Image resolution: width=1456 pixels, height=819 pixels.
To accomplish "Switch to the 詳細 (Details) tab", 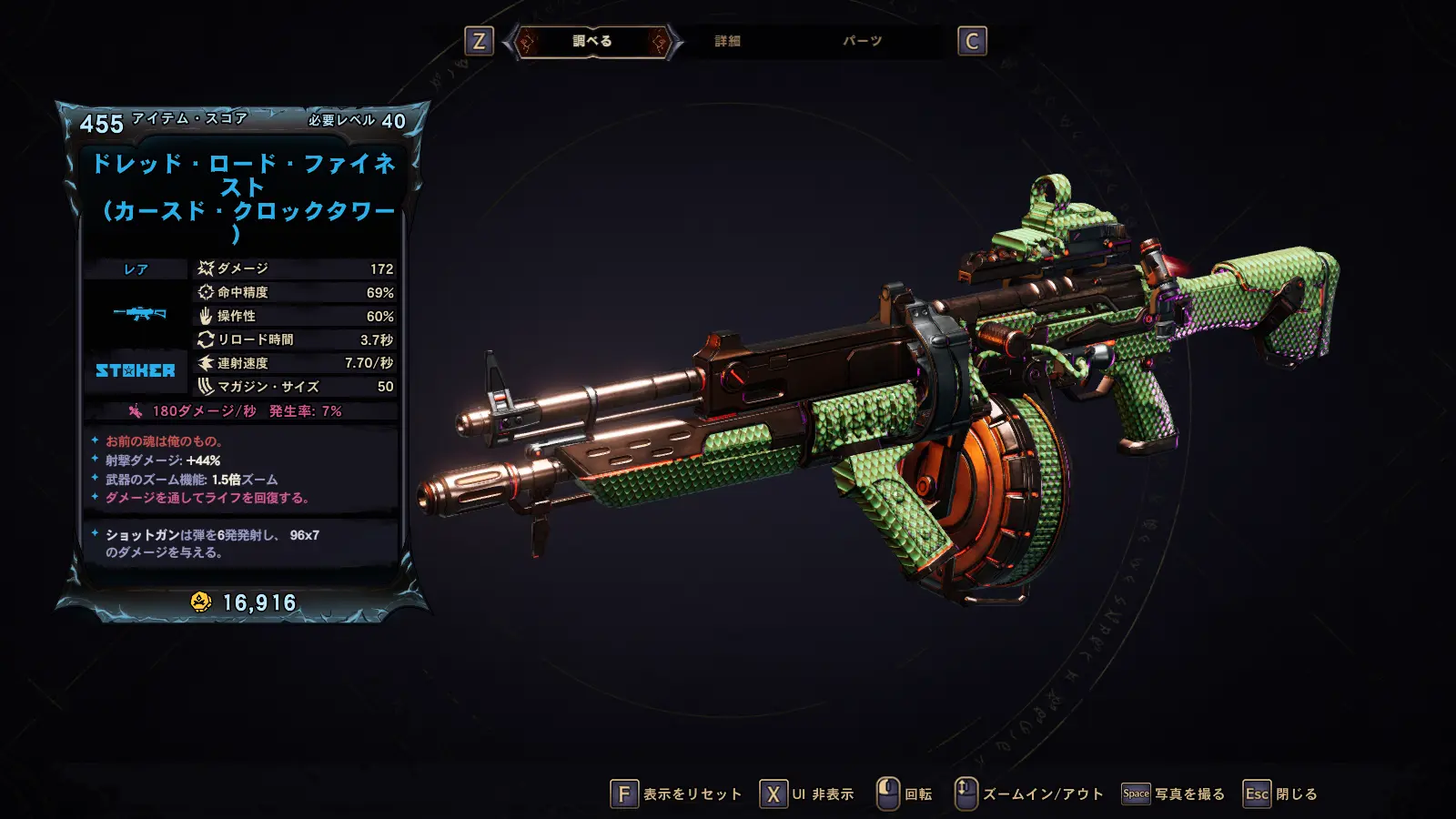I will coord(727,41).
